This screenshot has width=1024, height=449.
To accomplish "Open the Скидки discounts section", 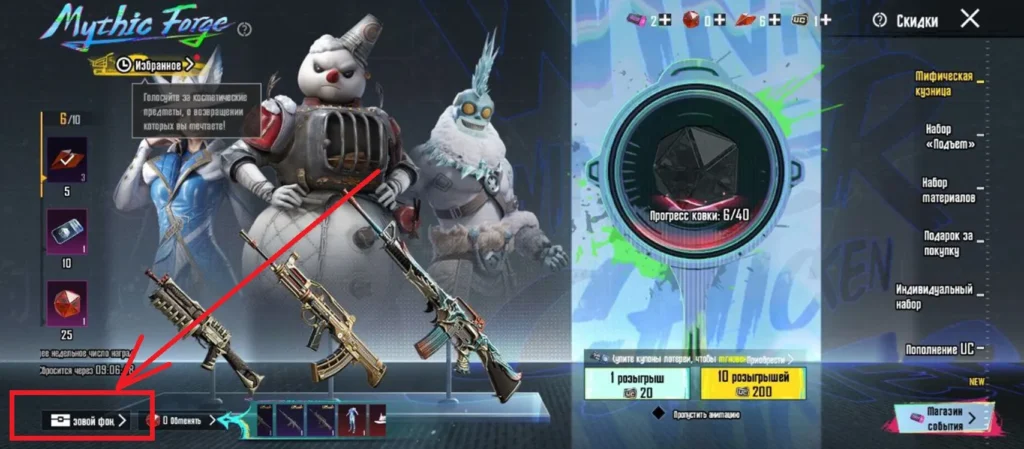I will point(909,19).
